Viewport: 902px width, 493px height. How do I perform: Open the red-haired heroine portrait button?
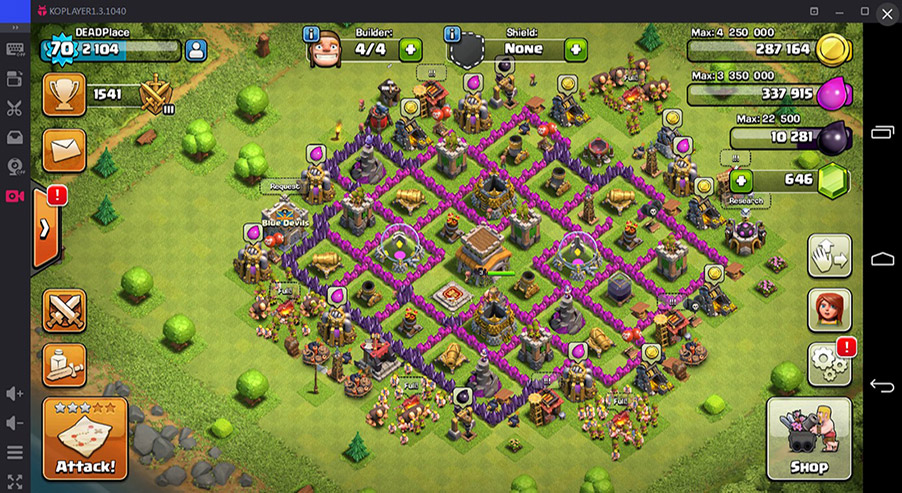[x=829, y=310]
